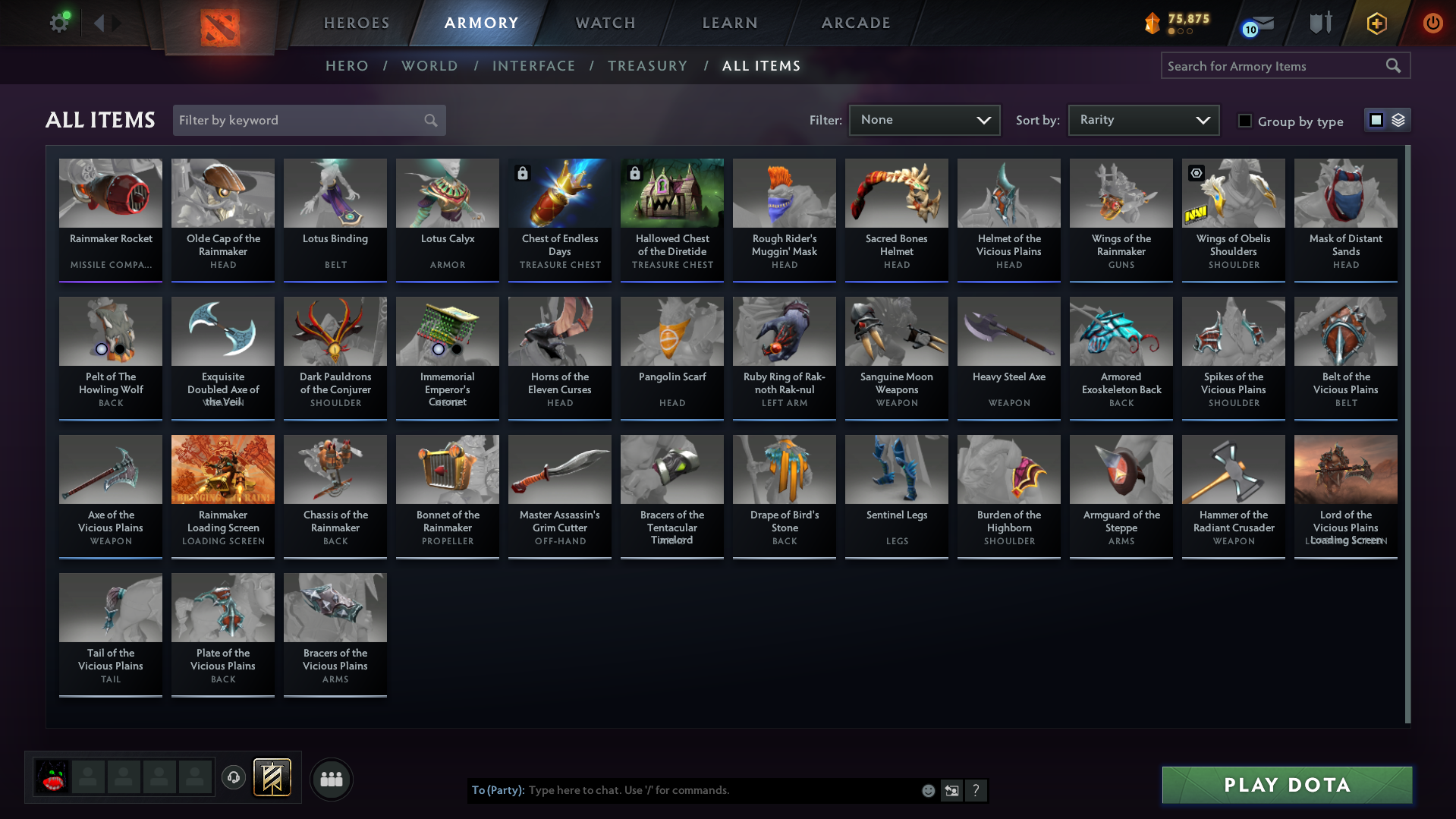Show the Hero armory section
This screenshot has height=819, width=1456.
coord(347,66)
